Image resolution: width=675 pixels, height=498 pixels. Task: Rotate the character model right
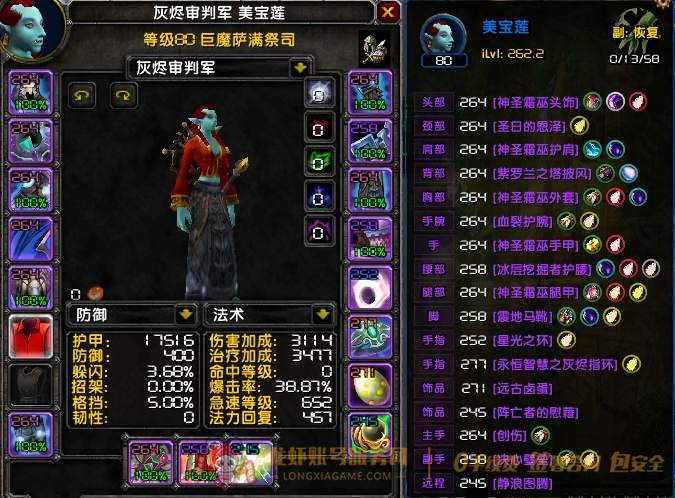coord(124,94)
